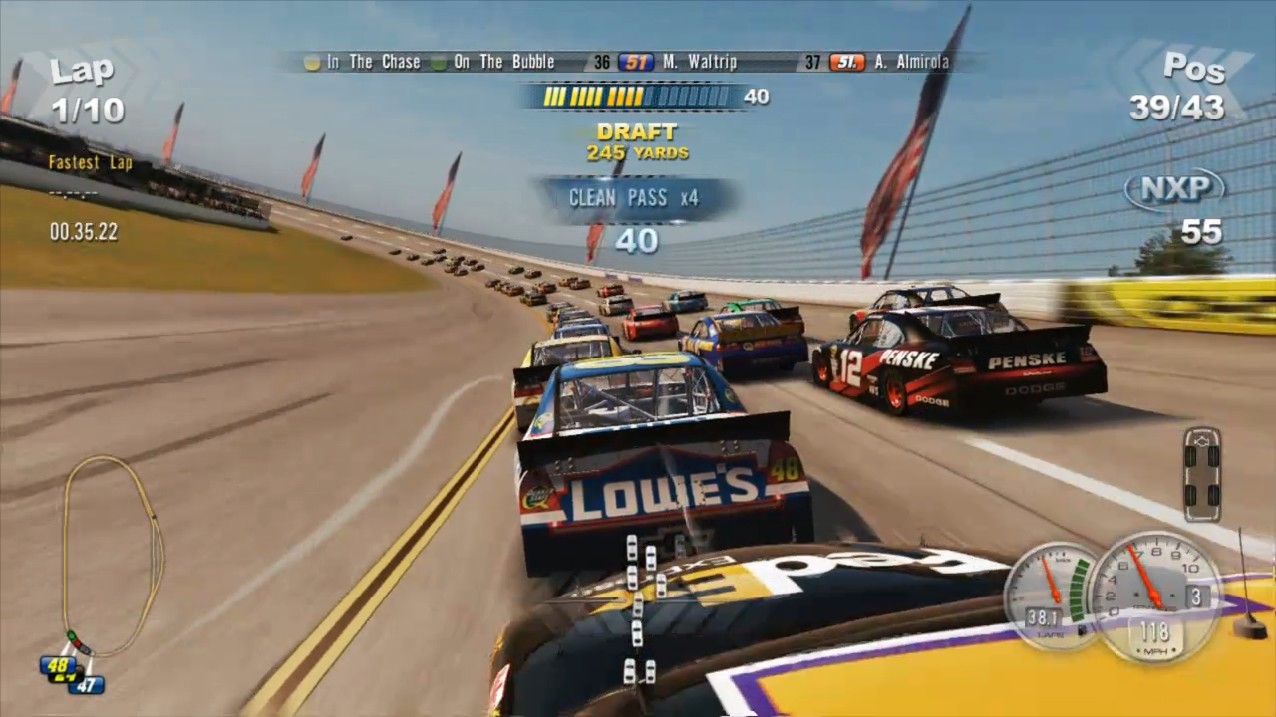The image size is (1276, 717).
Task: Select the car damage indicator icon
Action: pos(1201,474)
